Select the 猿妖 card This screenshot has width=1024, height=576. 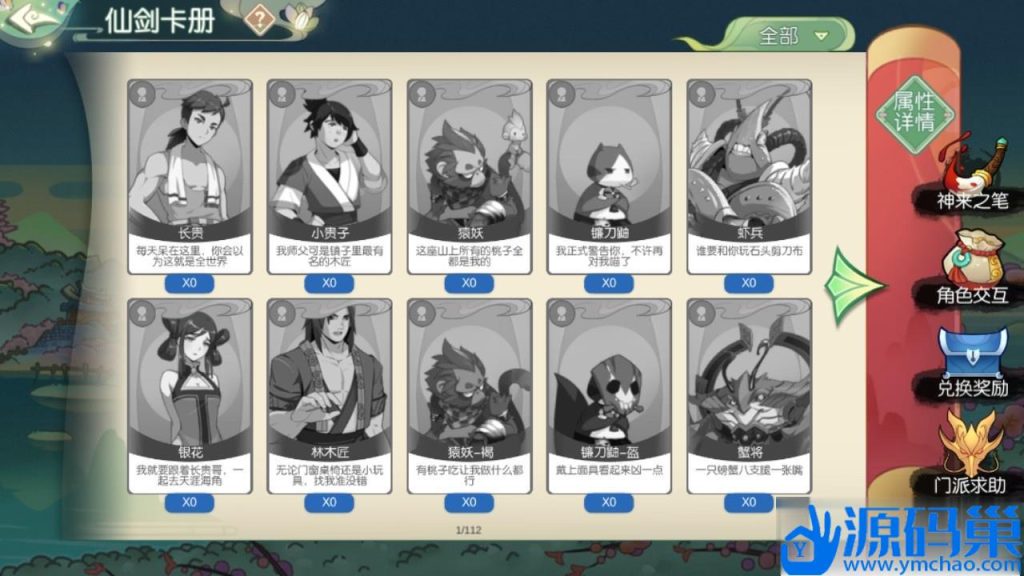(x=469, y=175)
